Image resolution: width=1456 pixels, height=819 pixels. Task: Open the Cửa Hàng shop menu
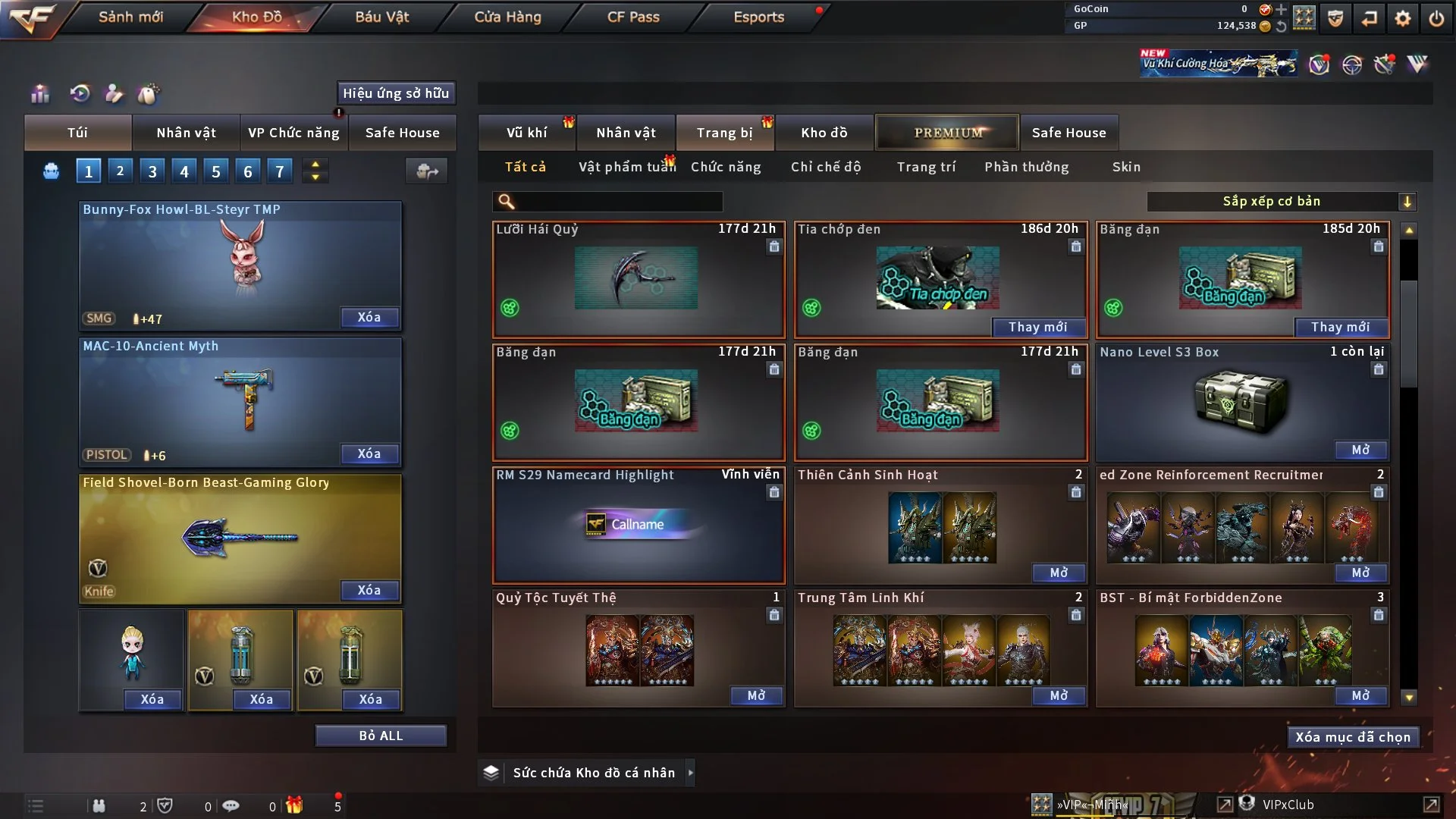point(507,17)
